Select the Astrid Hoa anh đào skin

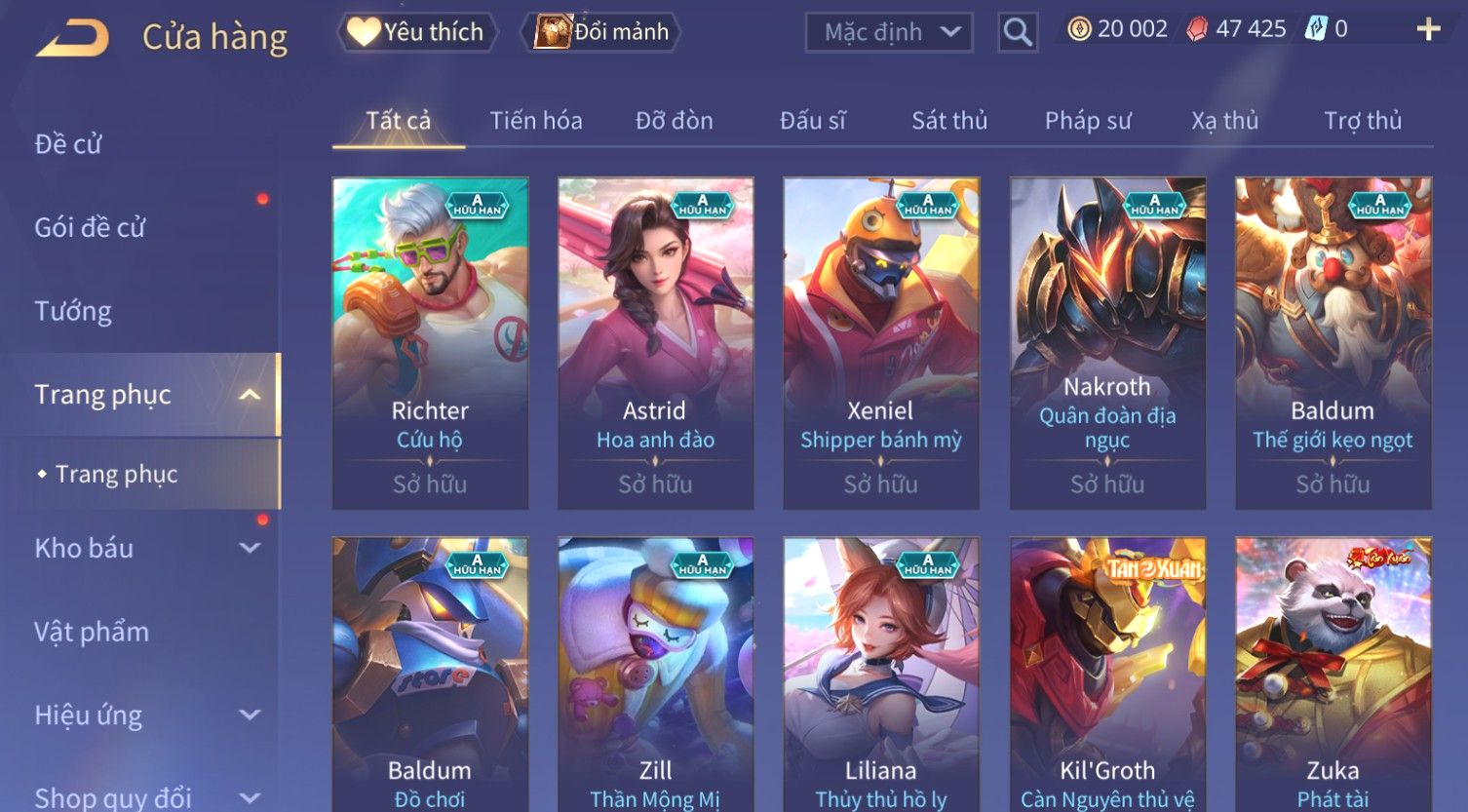655,343
